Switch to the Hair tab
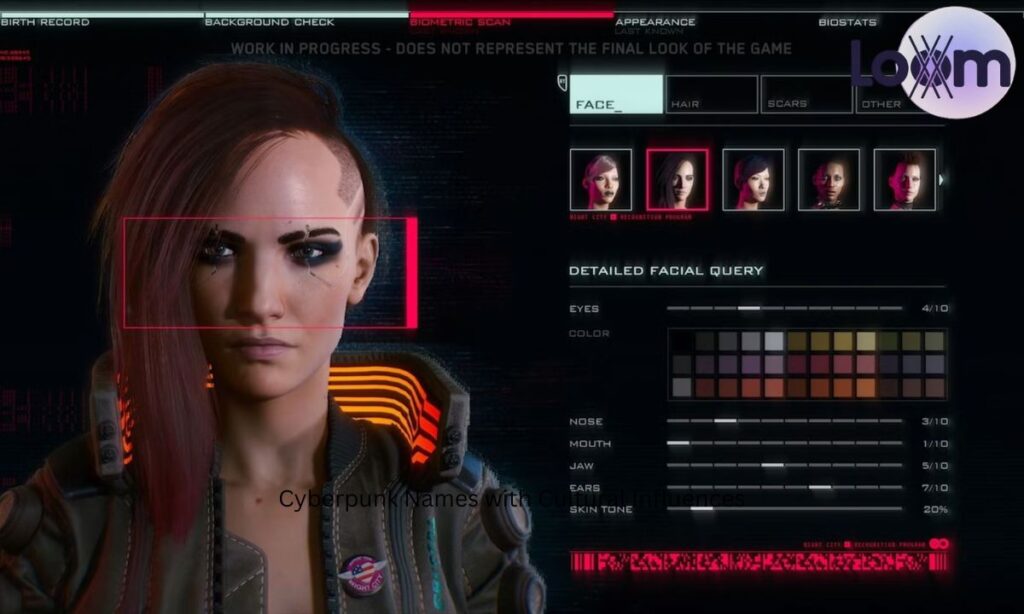This screenshot has width=1024, height=614. click(711, 94)
